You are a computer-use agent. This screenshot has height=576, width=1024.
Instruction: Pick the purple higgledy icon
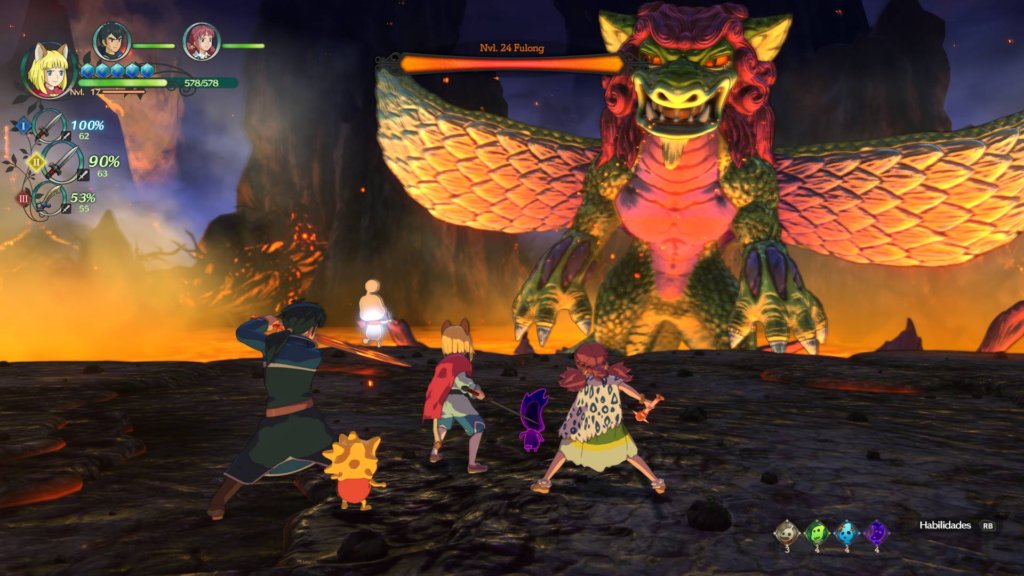[876, 532]
